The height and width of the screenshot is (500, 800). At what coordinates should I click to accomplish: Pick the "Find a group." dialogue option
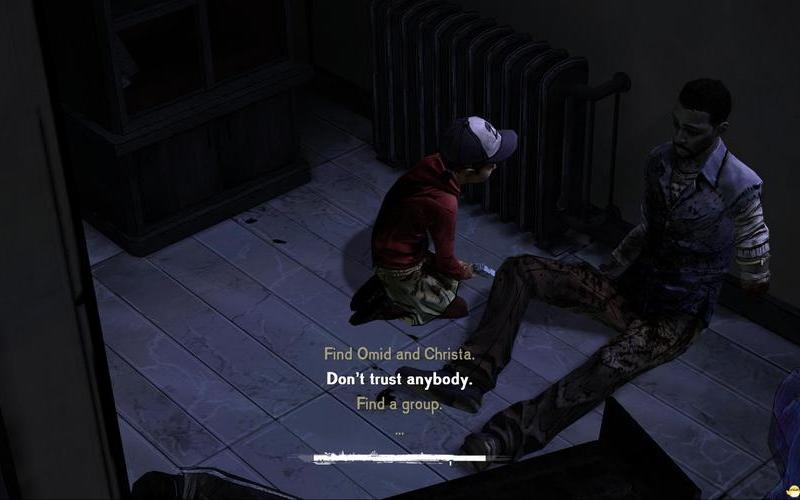pos(399,404)
